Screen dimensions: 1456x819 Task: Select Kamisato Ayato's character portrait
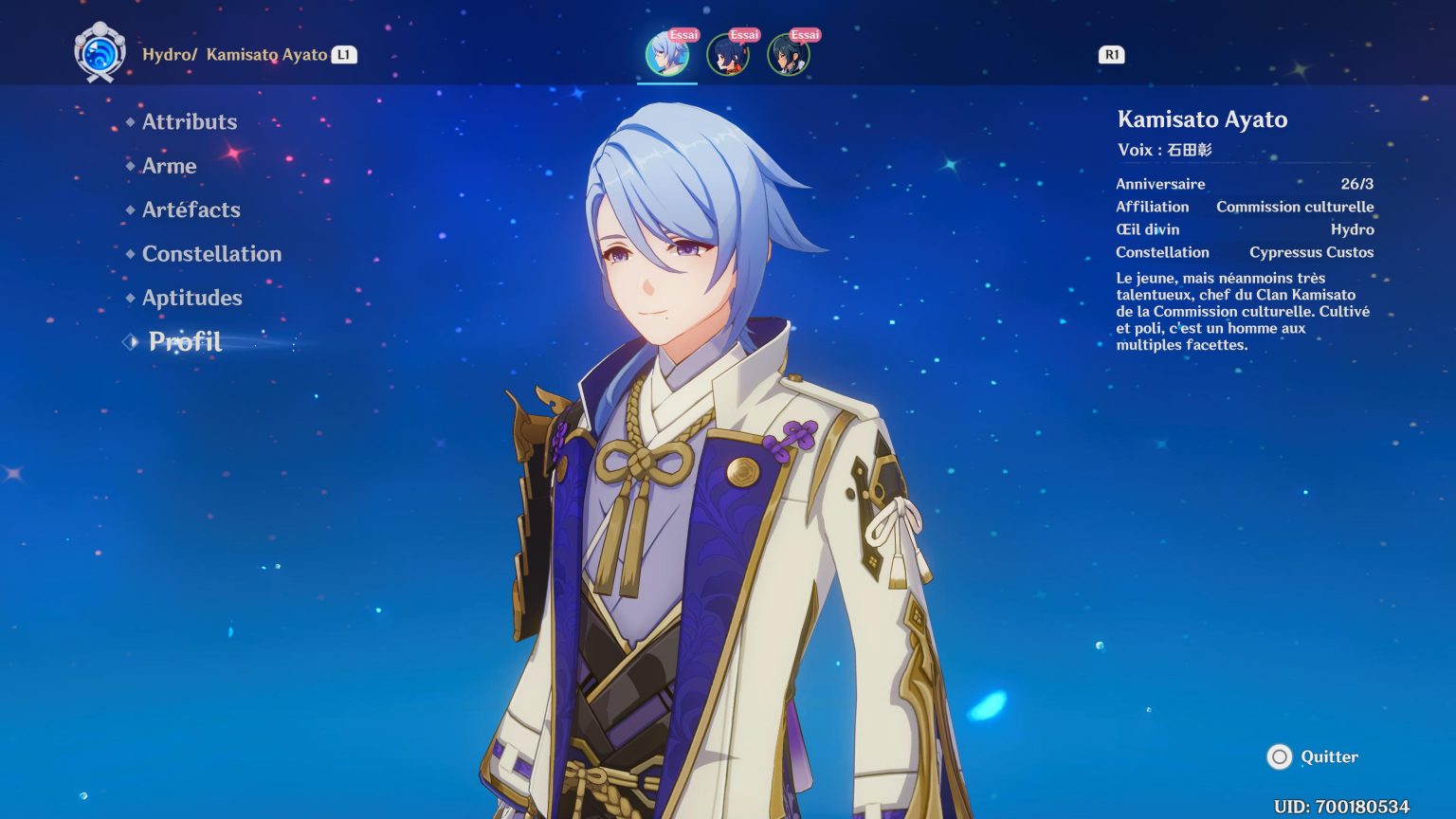[x=667, y=57]
